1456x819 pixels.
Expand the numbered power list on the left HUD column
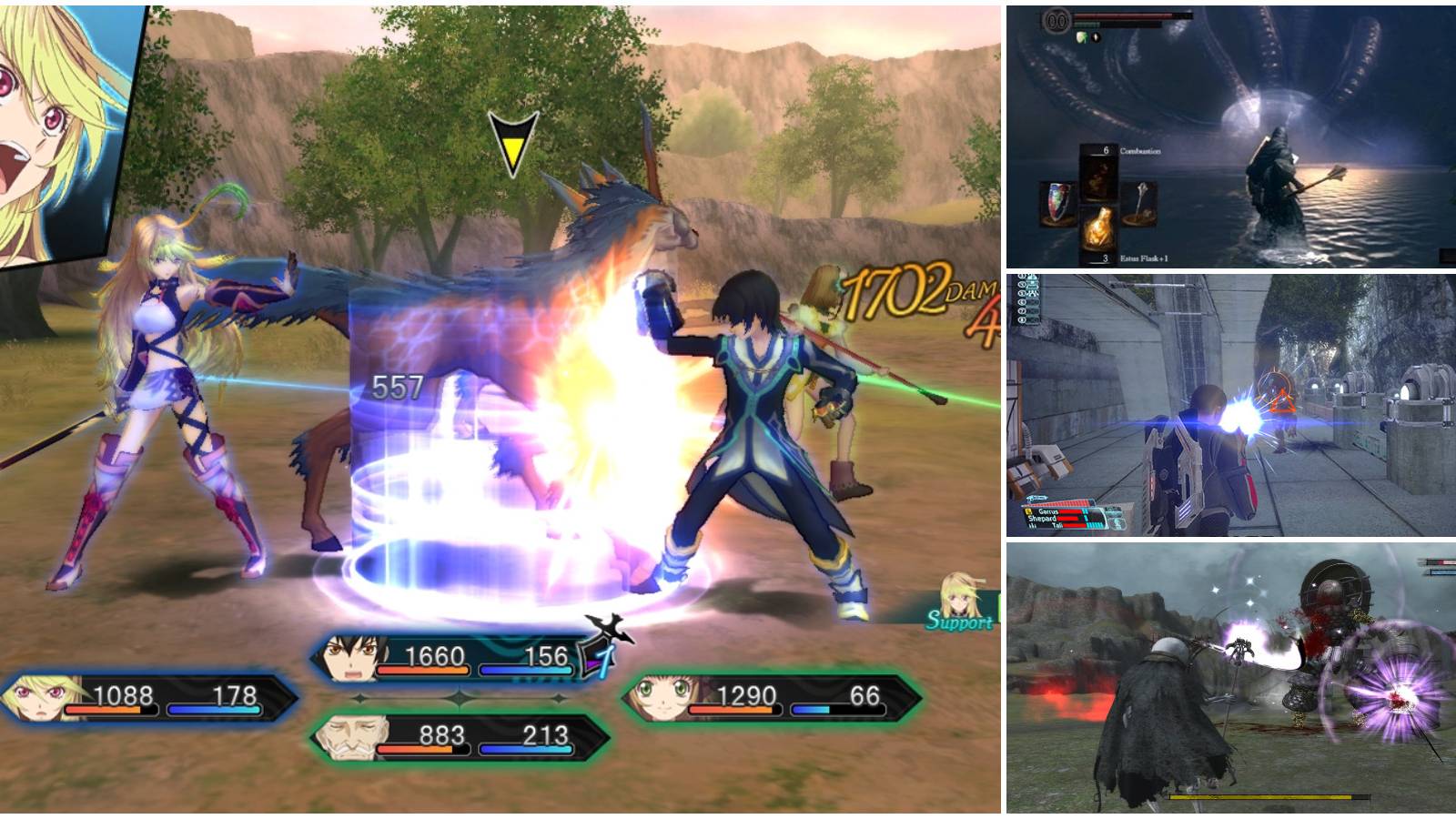tap(1028, 298)
